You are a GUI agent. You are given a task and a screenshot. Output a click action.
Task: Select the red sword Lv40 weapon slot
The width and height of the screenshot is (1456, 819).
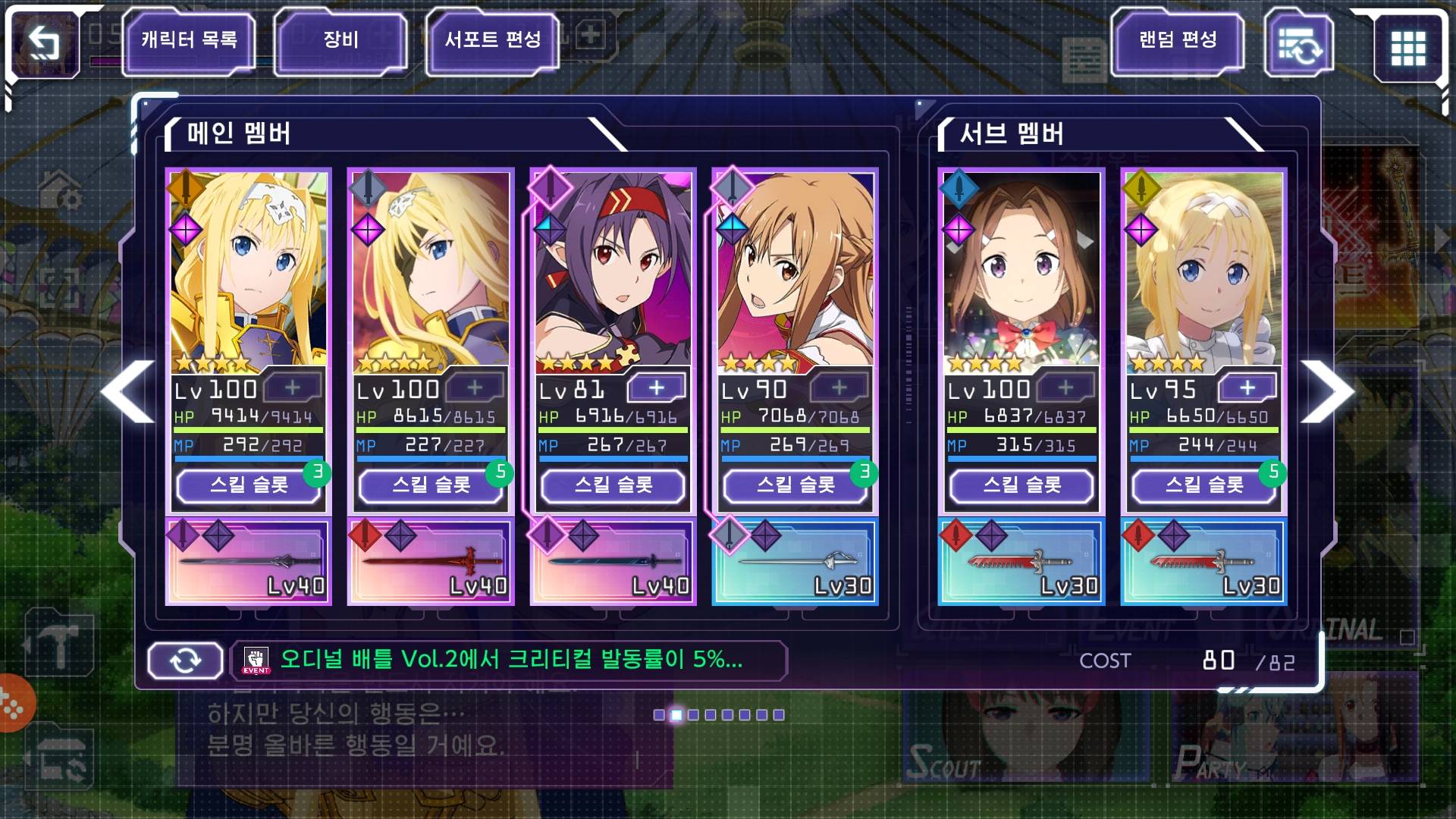coord(431,562)
